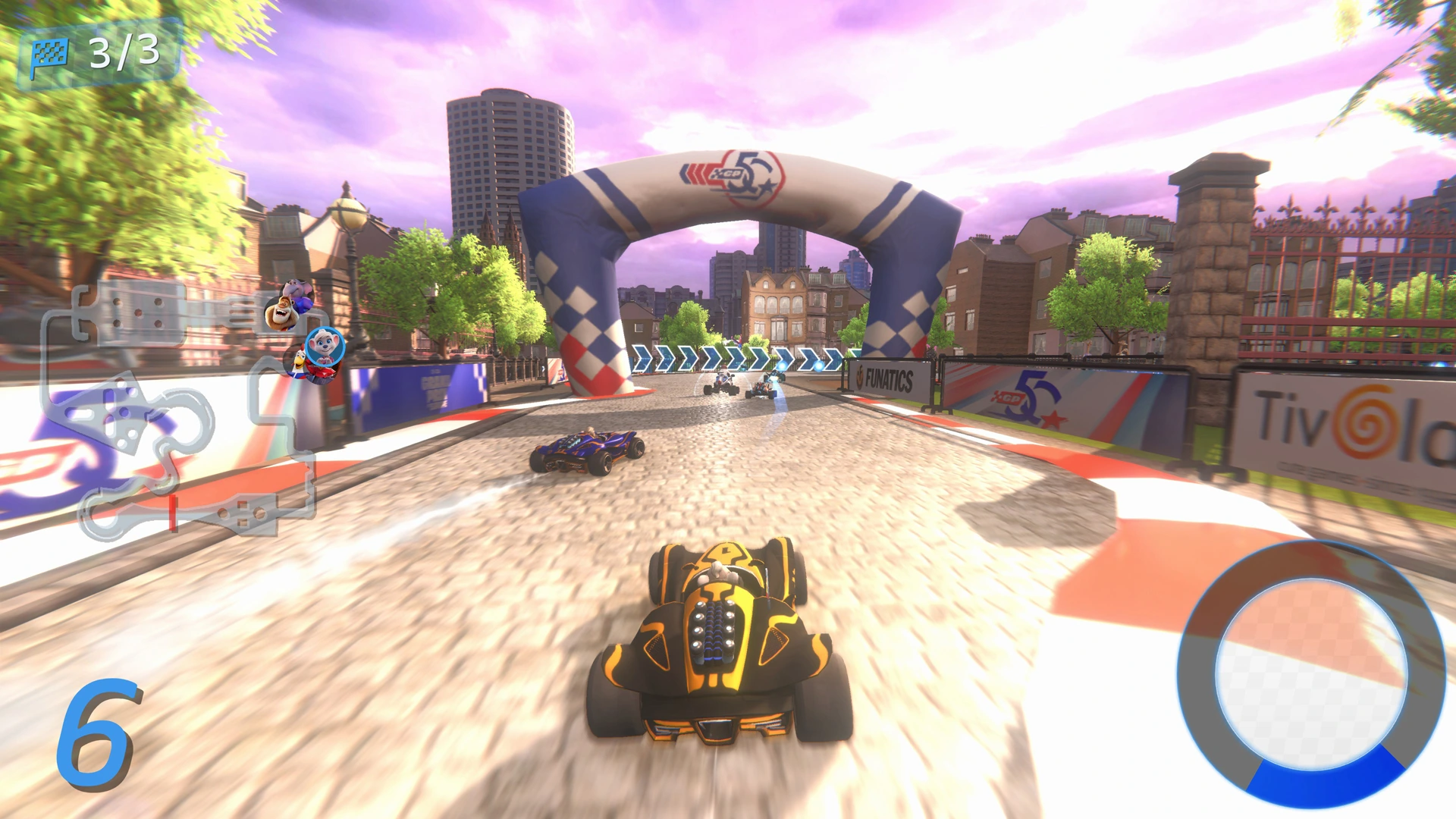Viewport: 1456px width, 819px height.
Task: Click the 50th anniversary GP logo on arch
Action: coord(732,174)
